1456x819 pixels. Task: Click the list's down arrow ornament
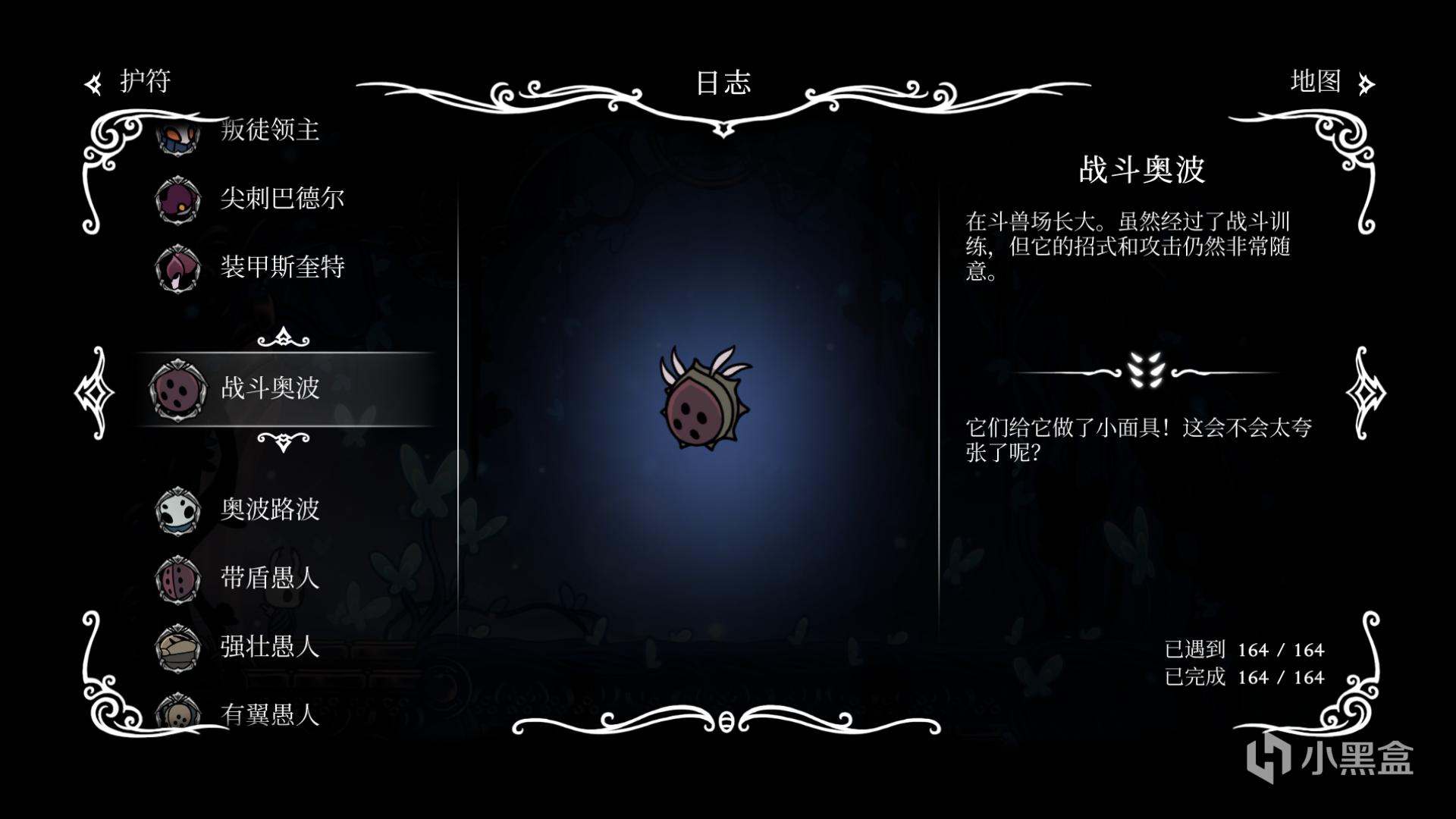pyautogui.click(x=283, y=441)
